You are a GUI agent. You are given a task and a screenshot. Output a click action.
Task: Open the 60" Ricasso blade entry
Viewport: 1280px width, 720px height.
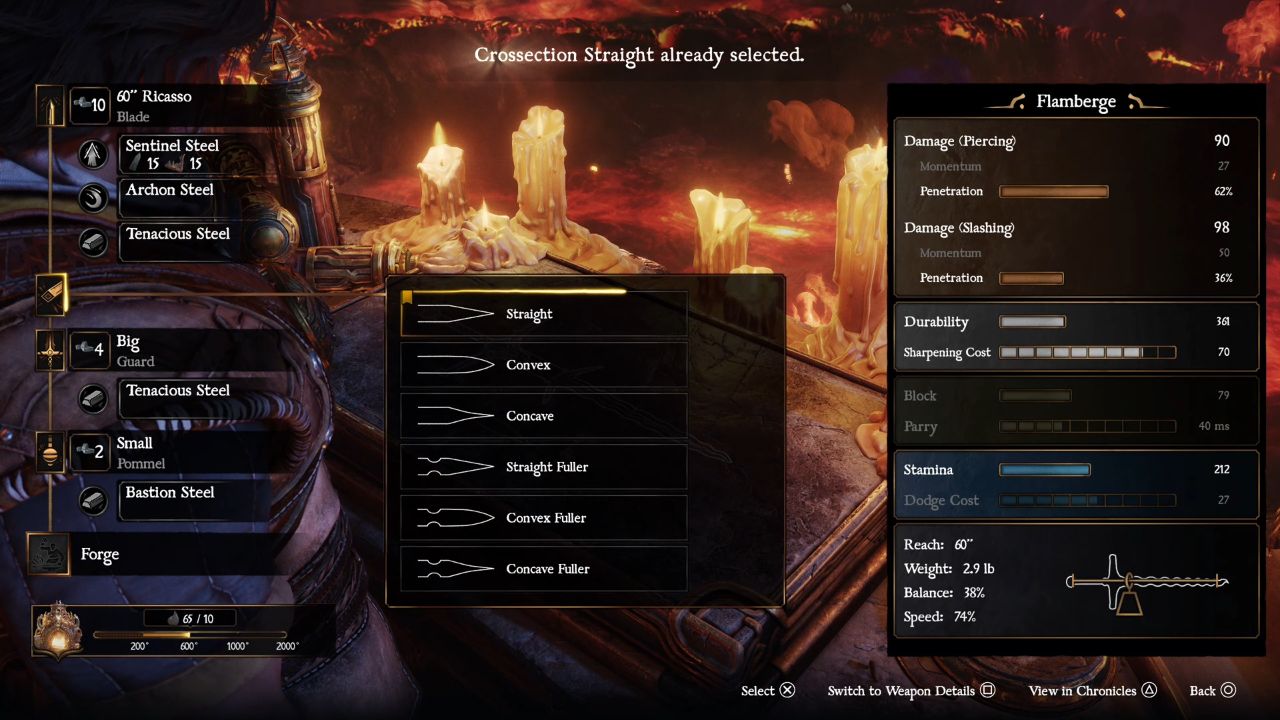154,105
